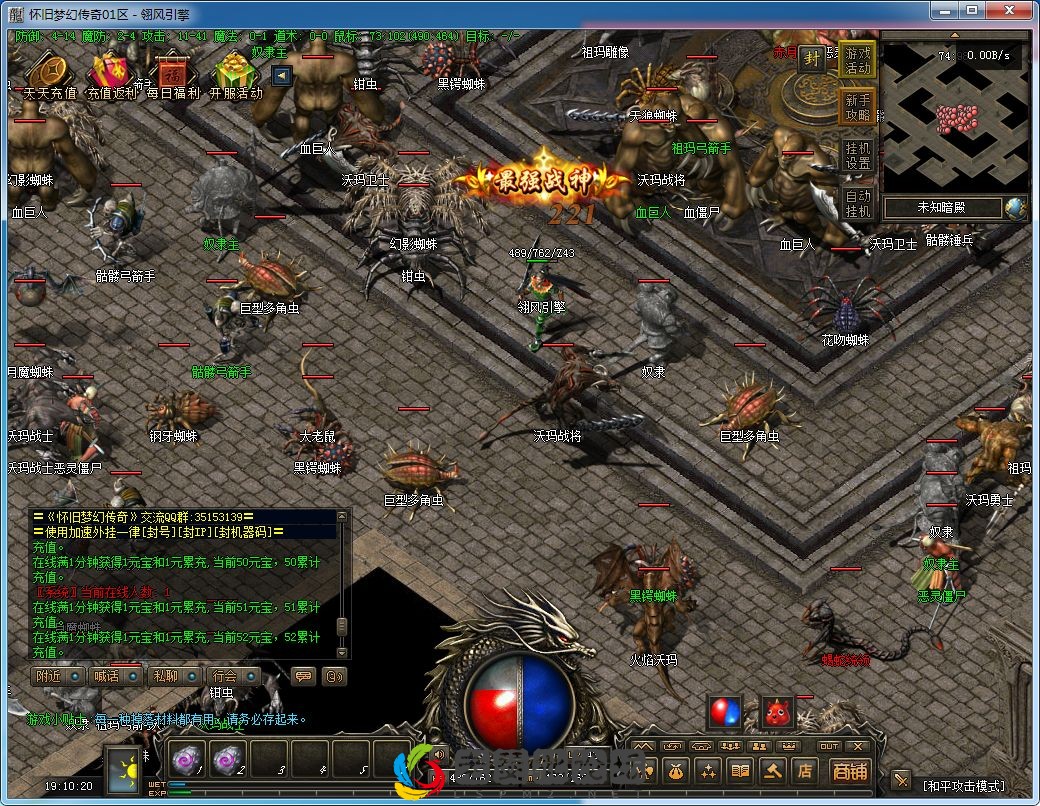
Task: Click the 封 button beside the minimap
Action: coord(812,58)
